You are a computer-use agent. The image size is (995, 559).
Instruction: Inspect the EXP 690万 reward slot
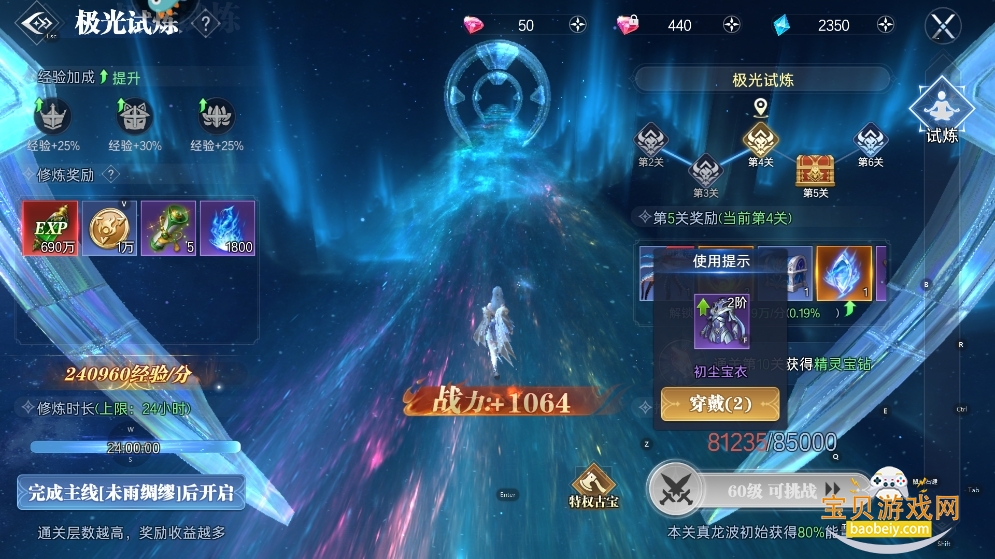pos(51,228)
